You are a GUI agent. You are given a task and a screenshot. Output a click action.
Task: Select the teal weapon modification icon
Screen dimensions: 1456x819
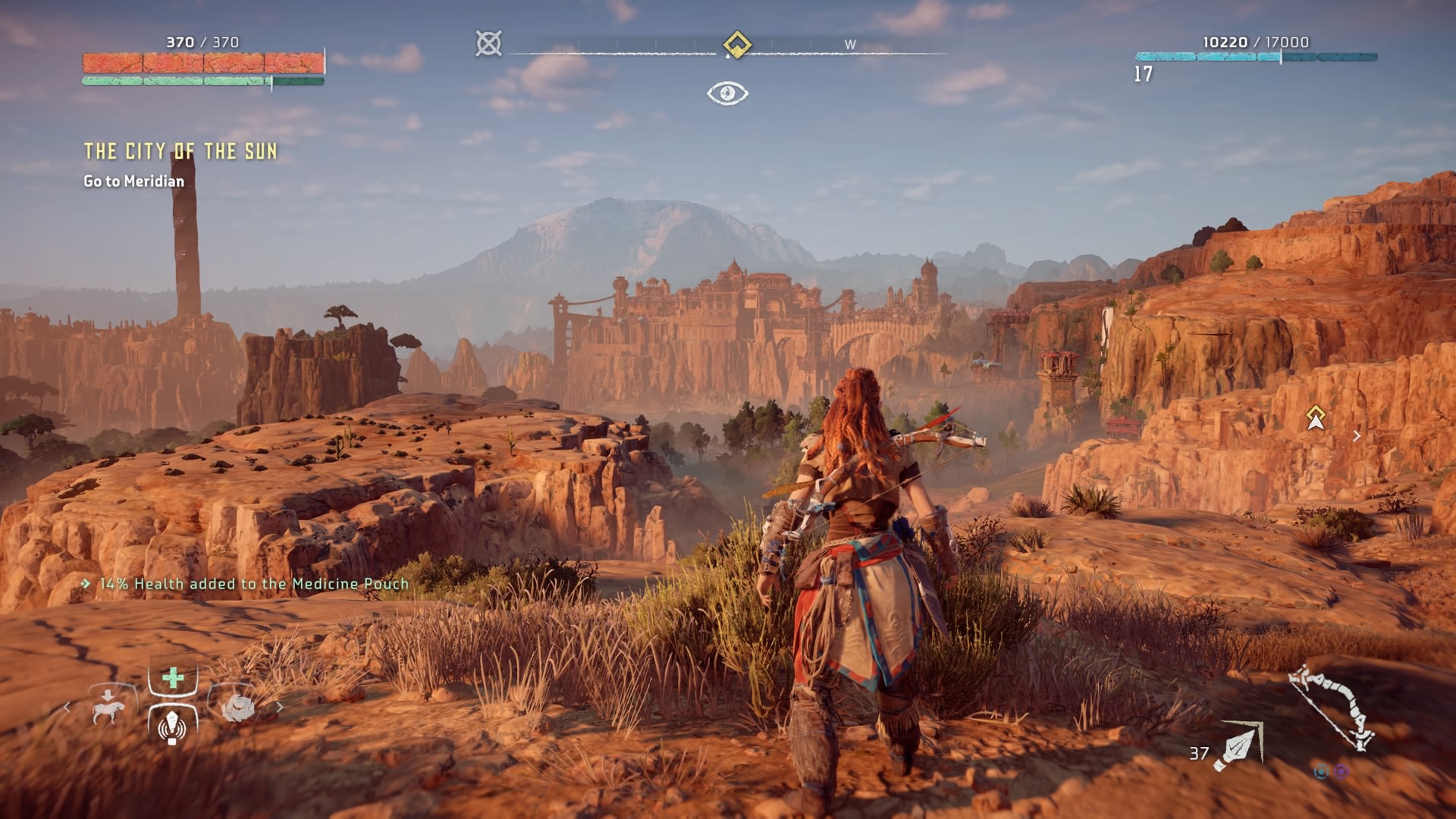(x=1322, y=772)
